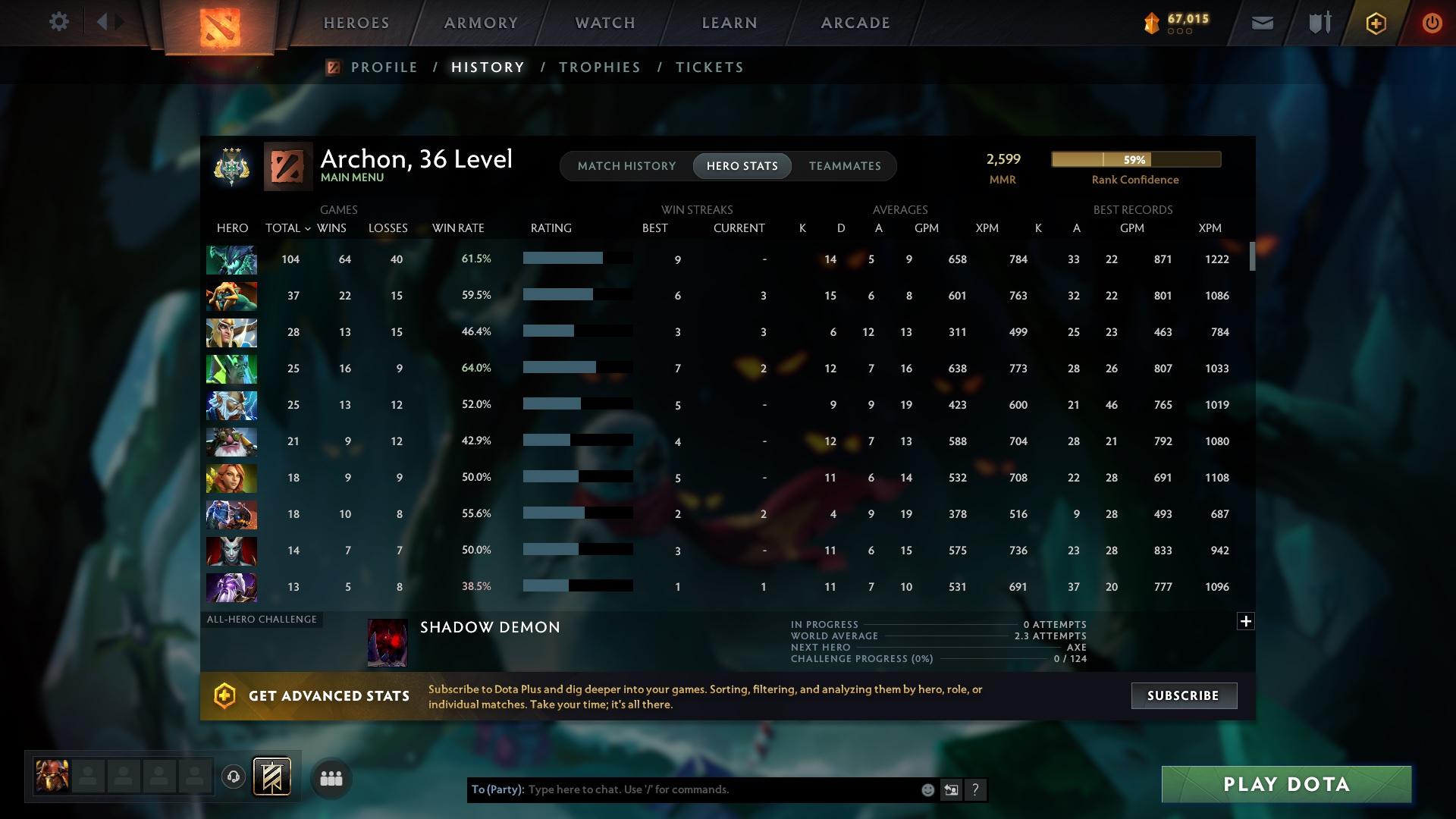Open Dota Plus via the gold hexagon icon
Screen dimensions: 1456x819
1375,22
